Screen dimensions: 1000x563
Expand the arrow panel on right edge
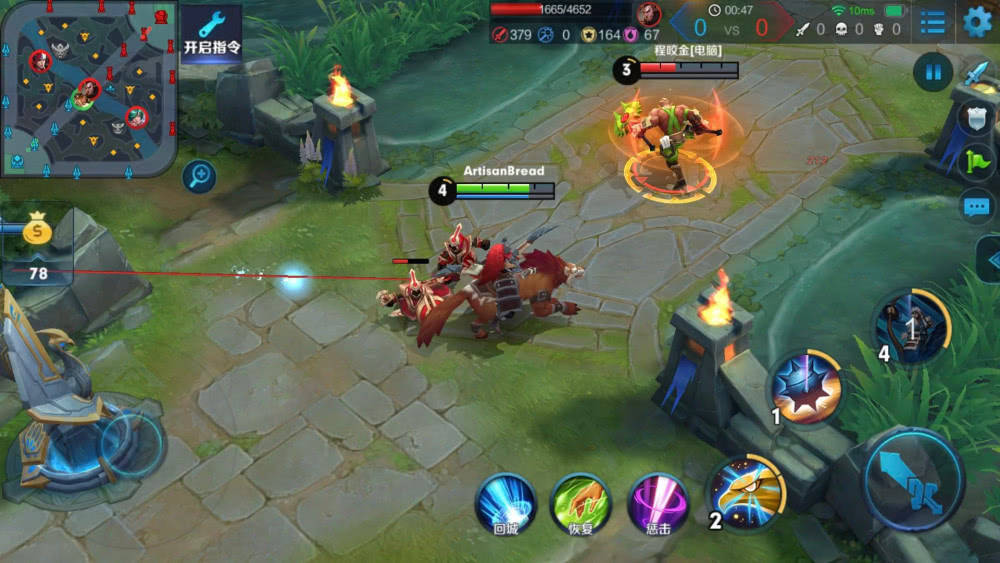coord(988,259)
